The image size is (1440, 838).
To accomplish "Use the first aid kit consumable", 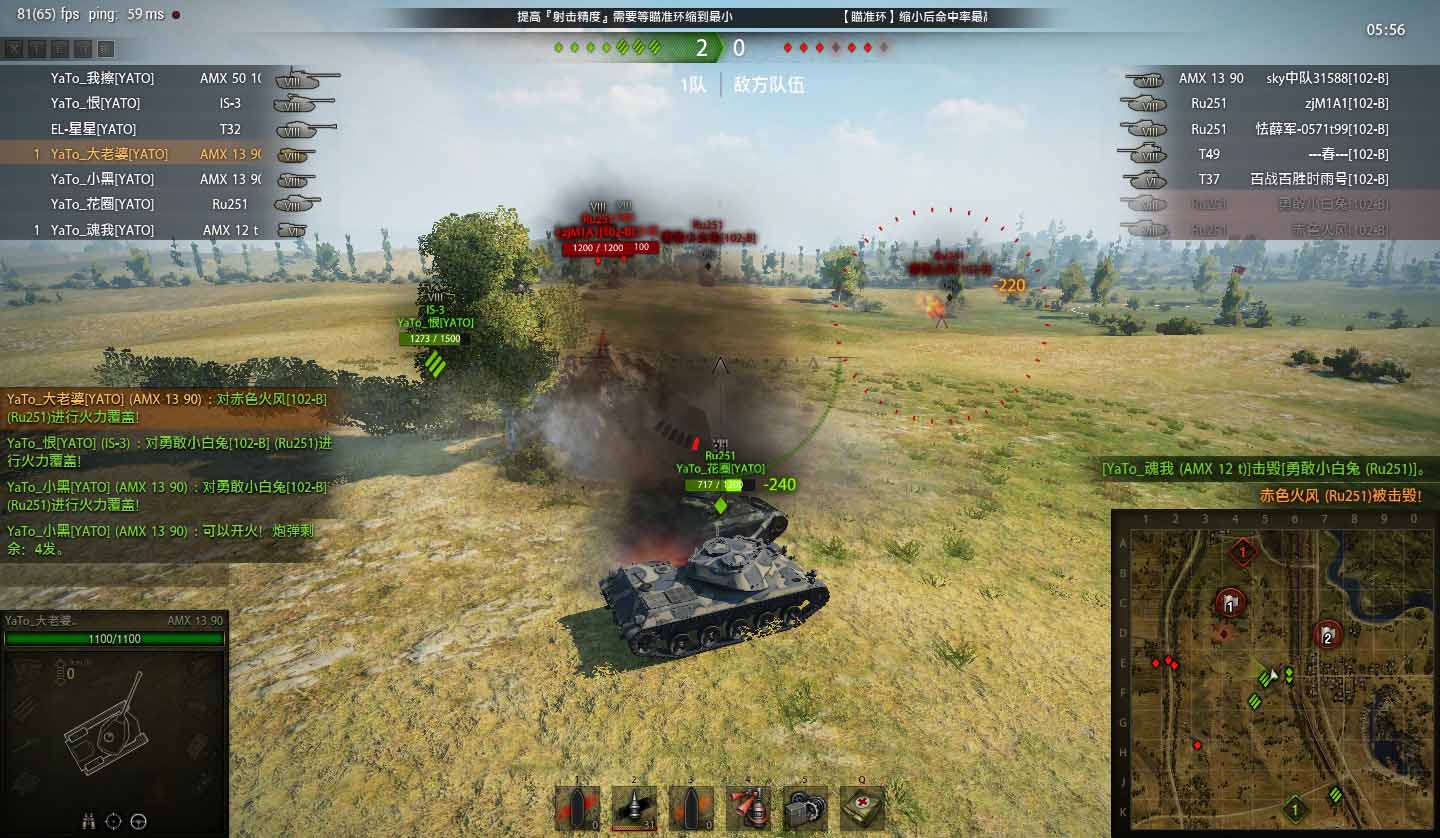I will click(x=861, y=808).
